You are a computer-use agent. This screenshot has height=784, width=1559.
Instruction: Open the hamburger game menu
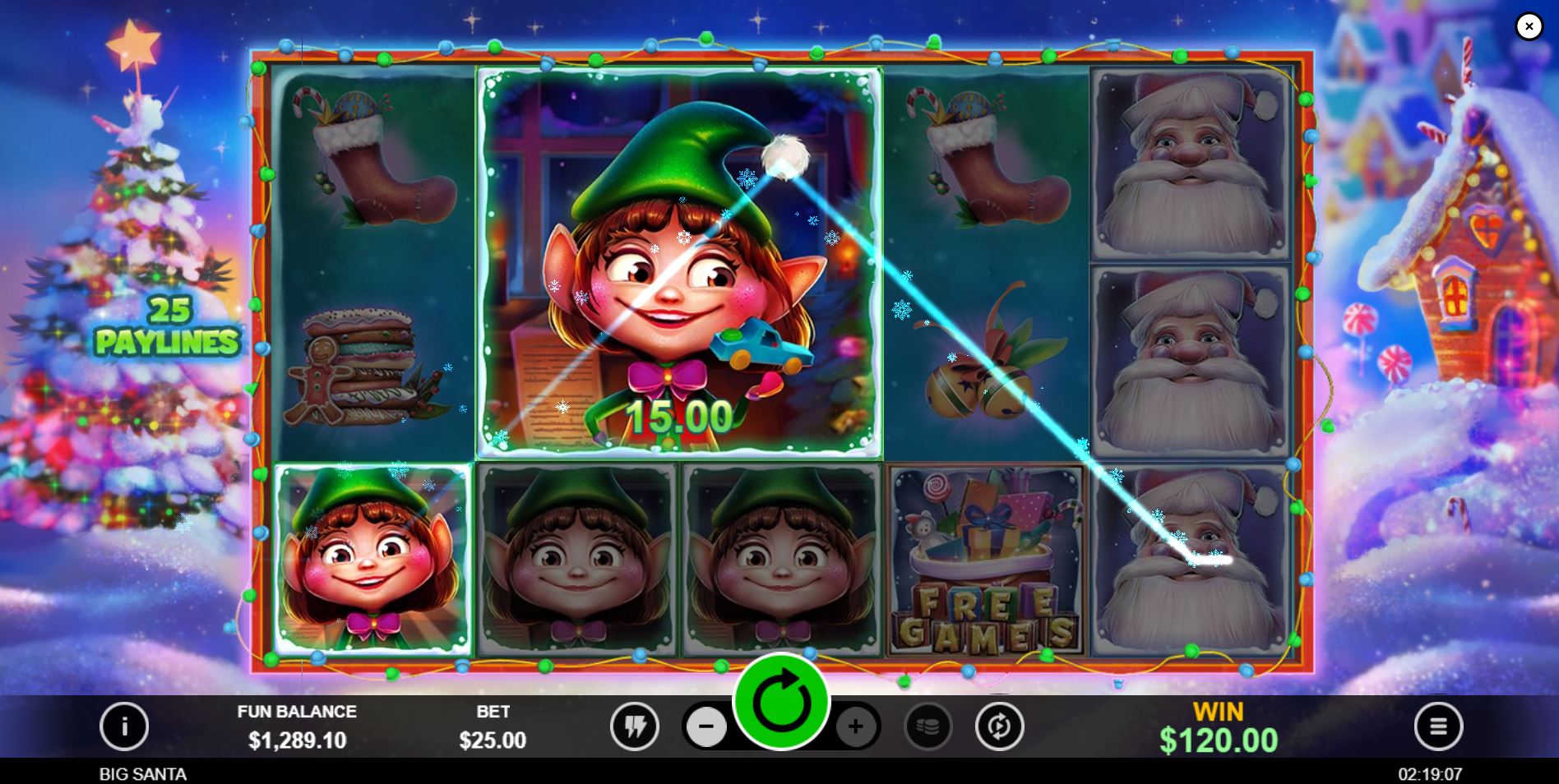(x=1437, y=726)
